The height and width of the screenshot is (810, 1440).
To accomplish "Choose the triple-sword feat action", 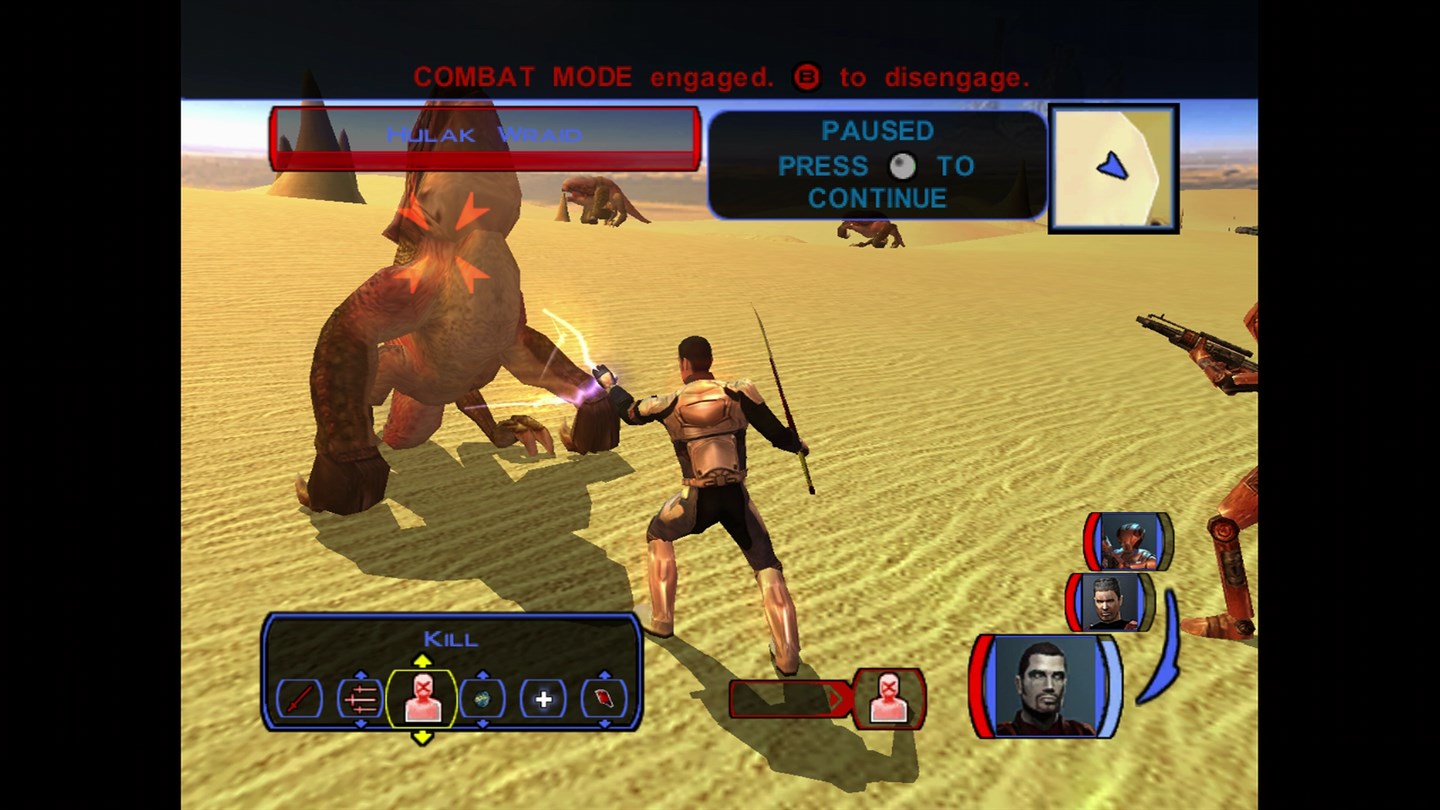I will coord(360,698).
